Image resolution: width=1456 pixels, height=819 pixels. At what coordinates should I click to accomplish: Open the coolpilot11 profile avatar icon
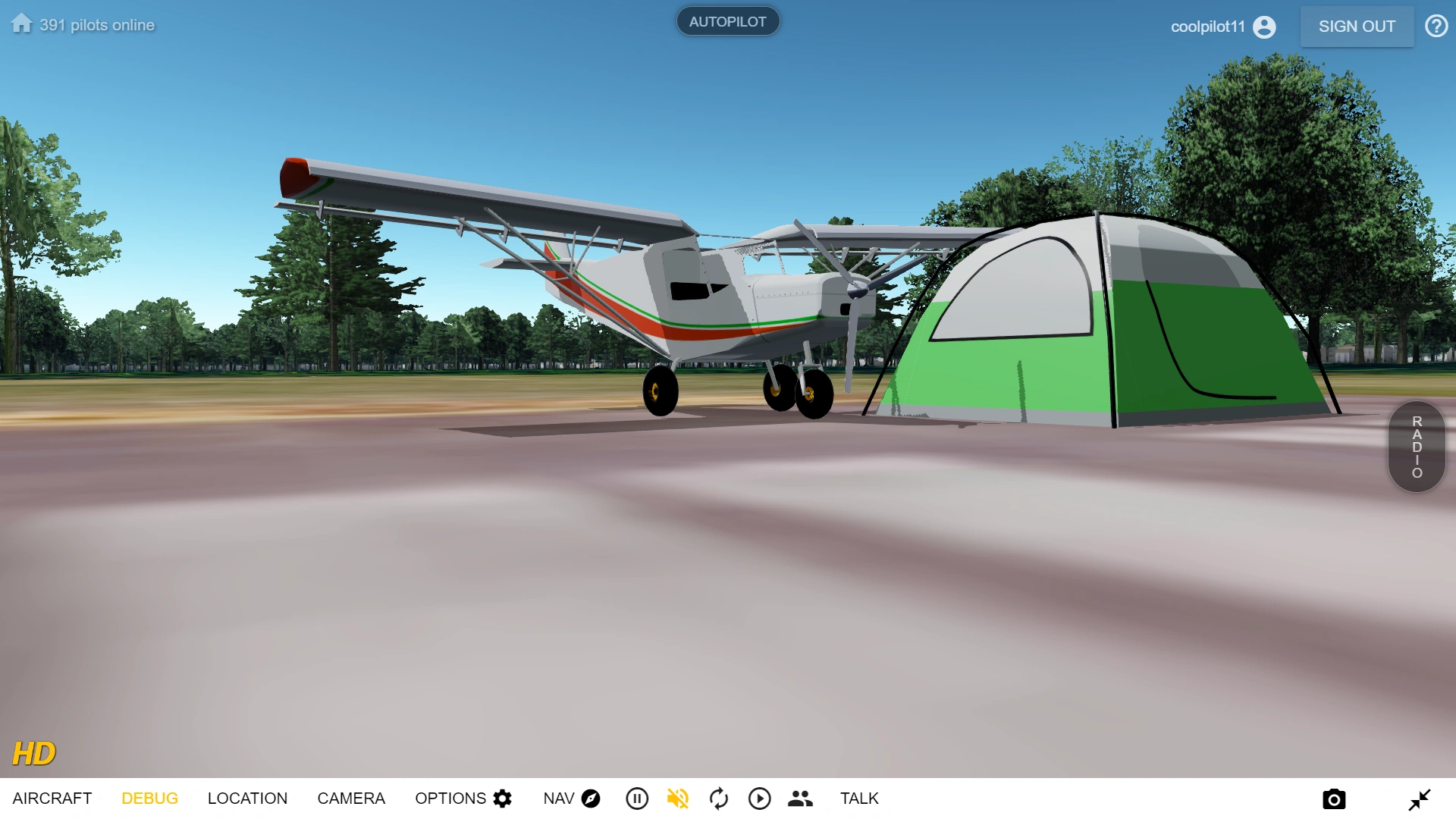coord(1263,26)
